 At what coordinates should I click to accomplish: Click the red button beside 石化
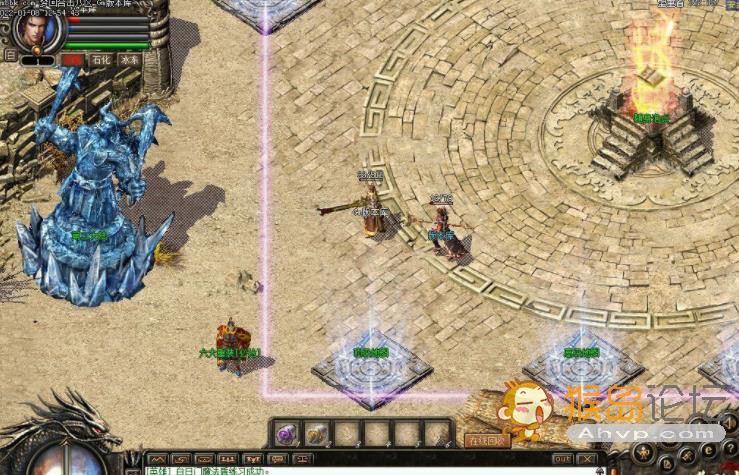coord(72,60)
